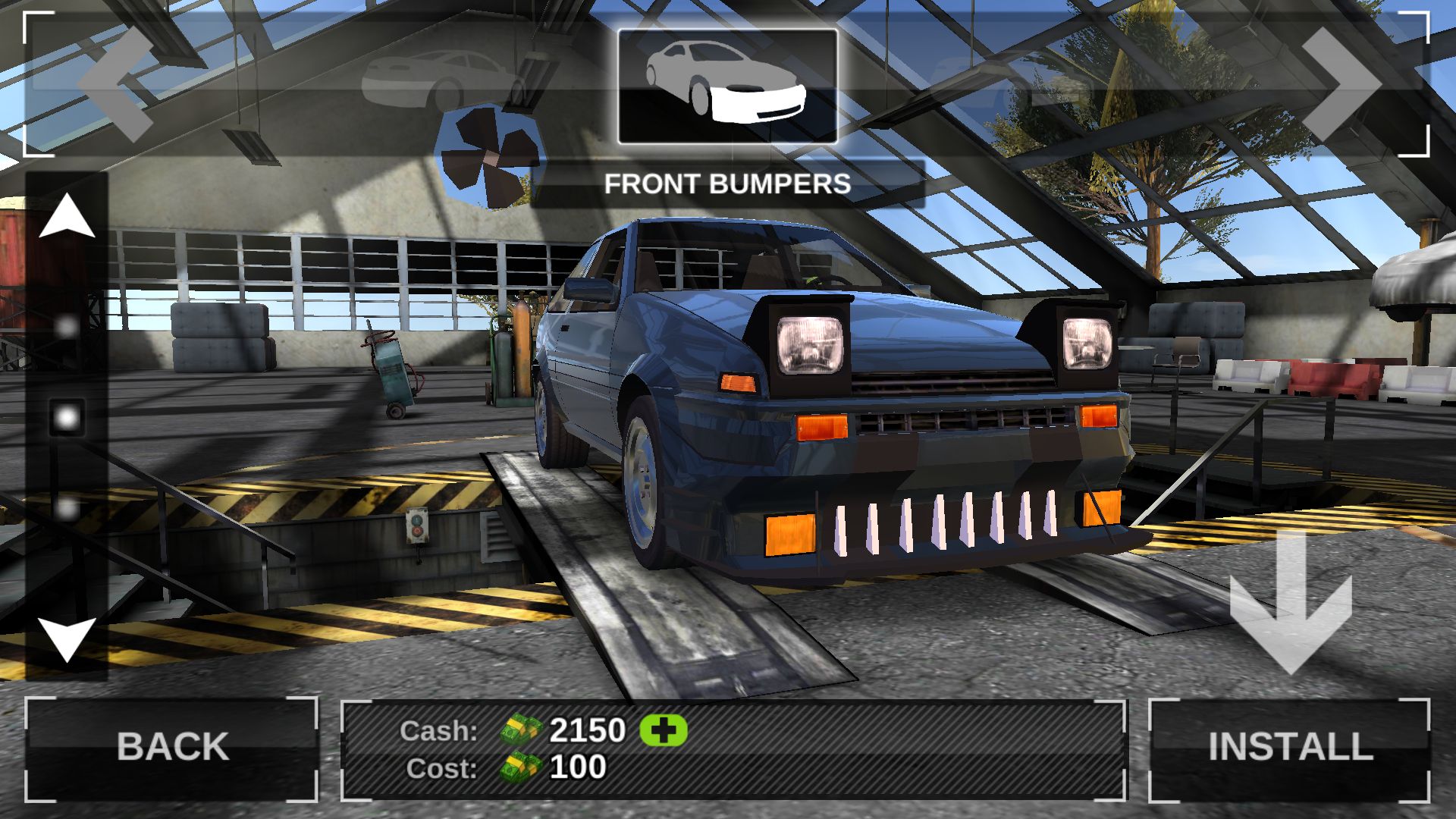Add more cash with the green plus

664,730
